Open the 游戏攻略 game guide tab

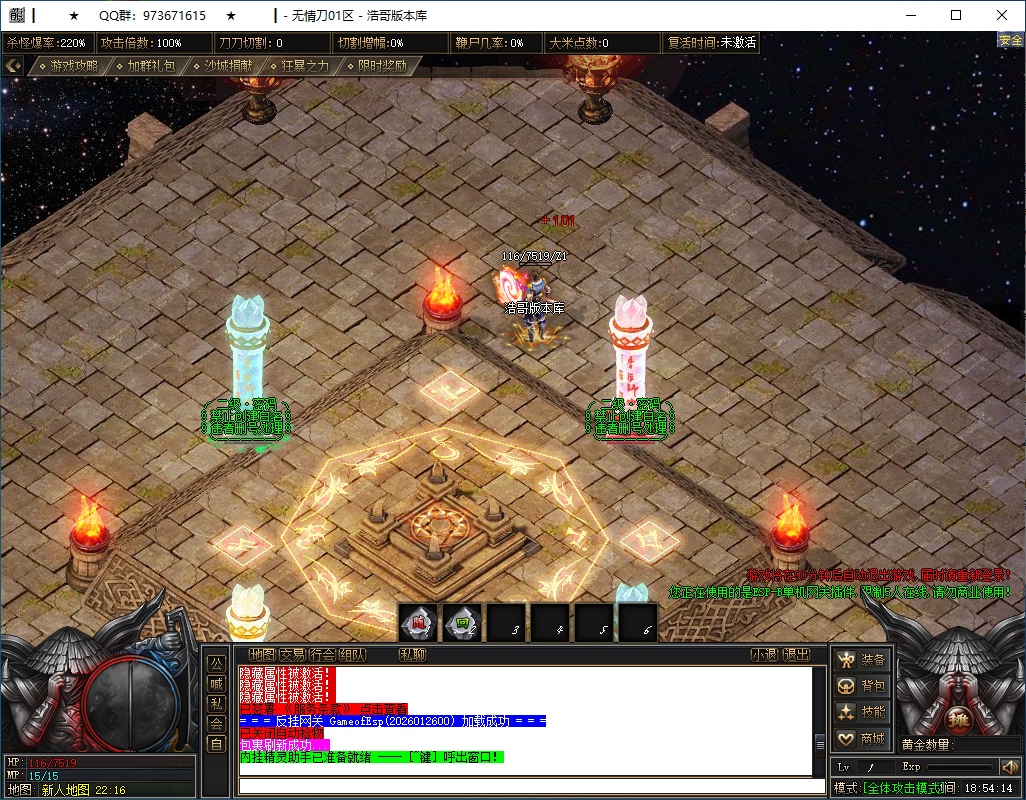pyautogui.click(x=68, y=66)
